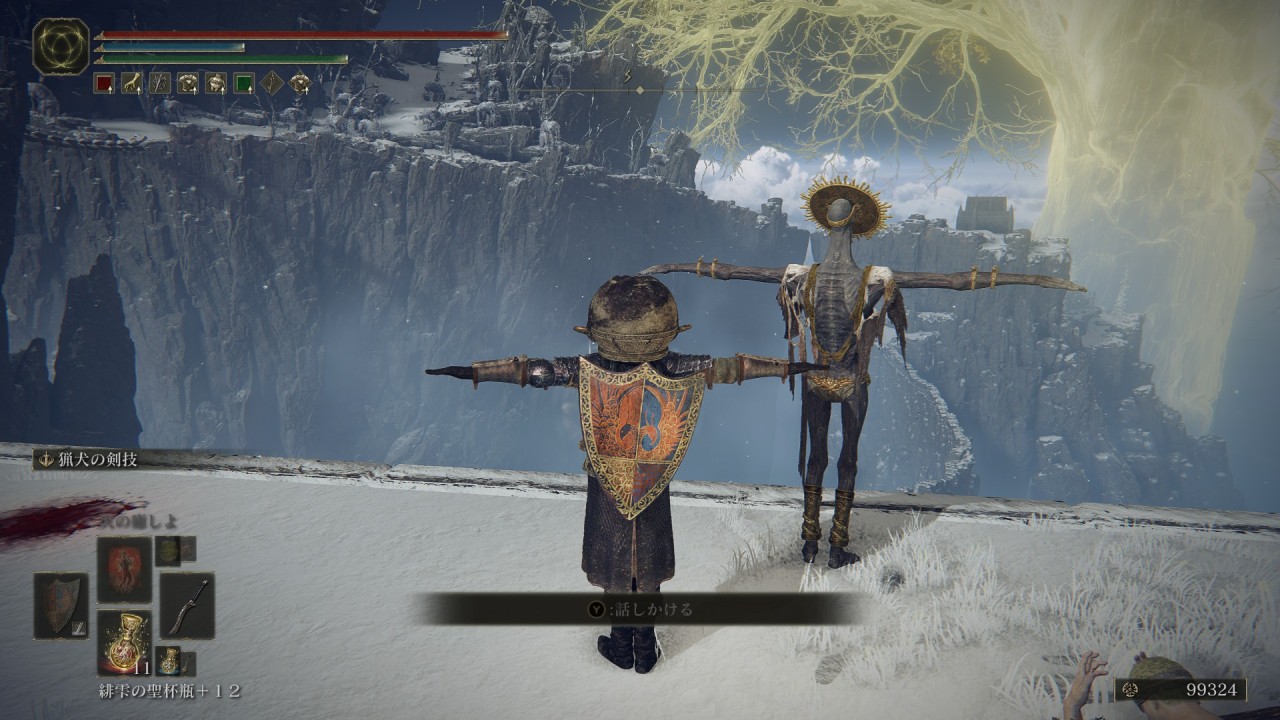Click the small cerulean flask next-item icon

169,661
